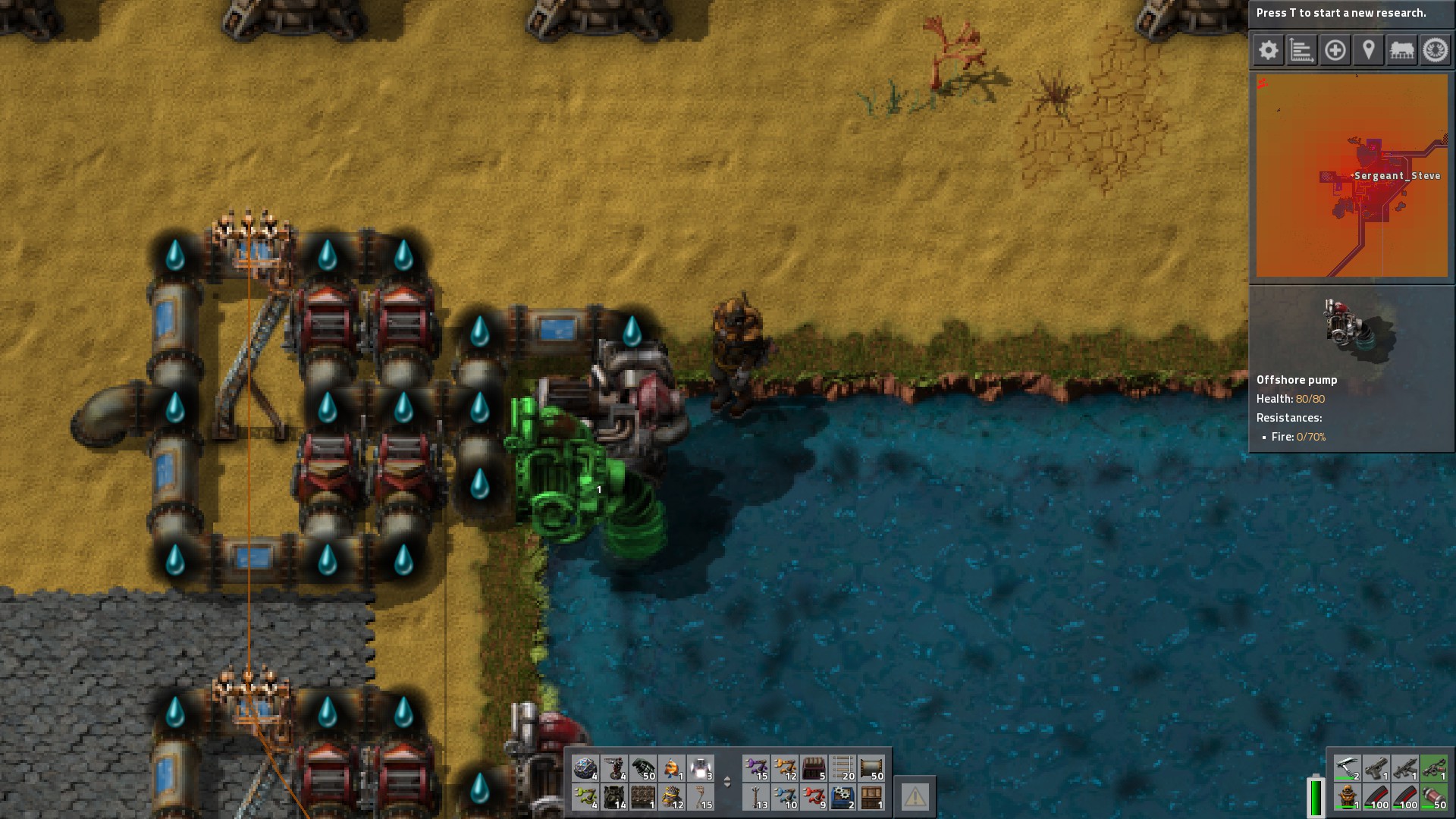Select the pistol weapon slot
Viewport: 1456px width, 819px height.
(x=1376, y=768)
